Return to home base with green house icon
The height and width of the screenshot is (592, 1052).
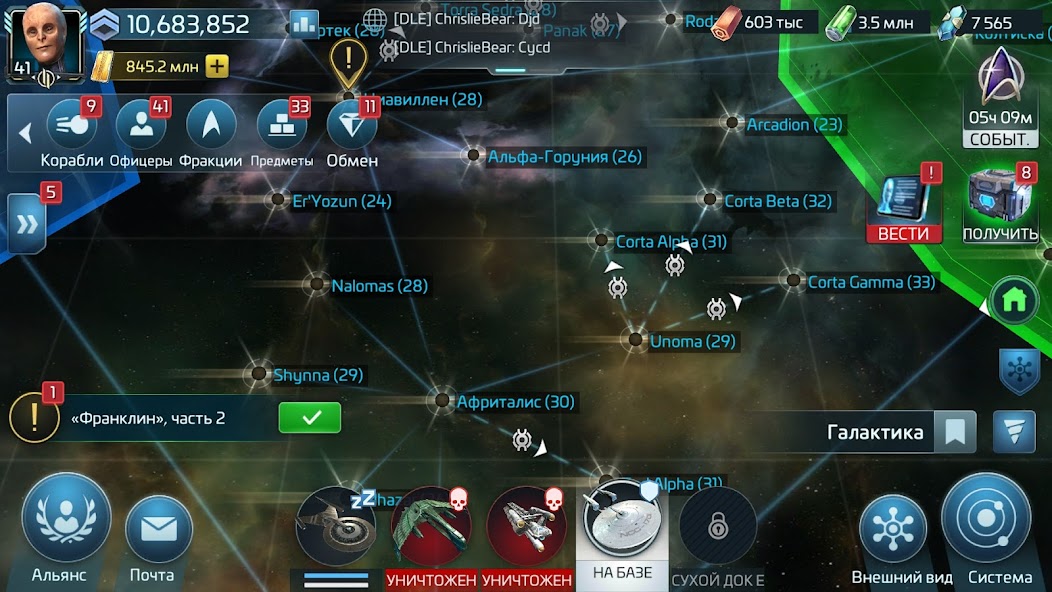click(1013, 299)
